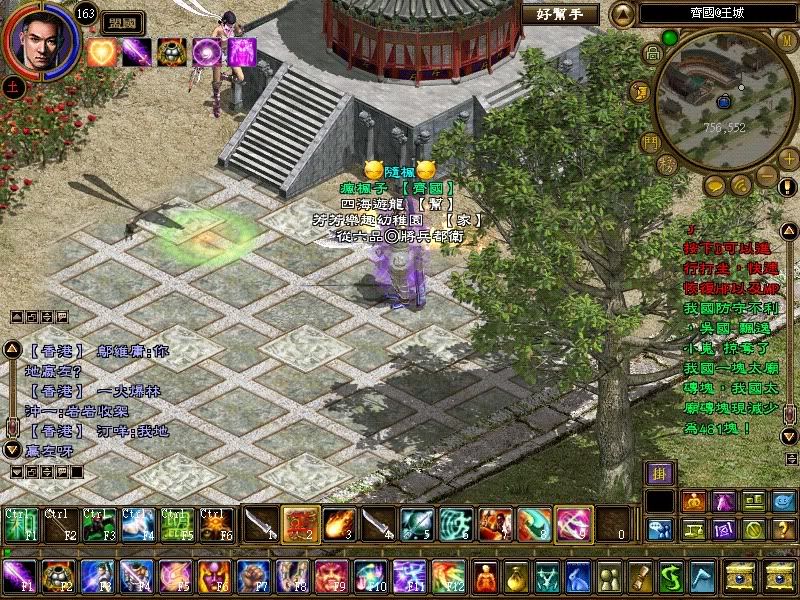Toggle the minimap lock icon
800x600 pixels.
click(653, 55)
